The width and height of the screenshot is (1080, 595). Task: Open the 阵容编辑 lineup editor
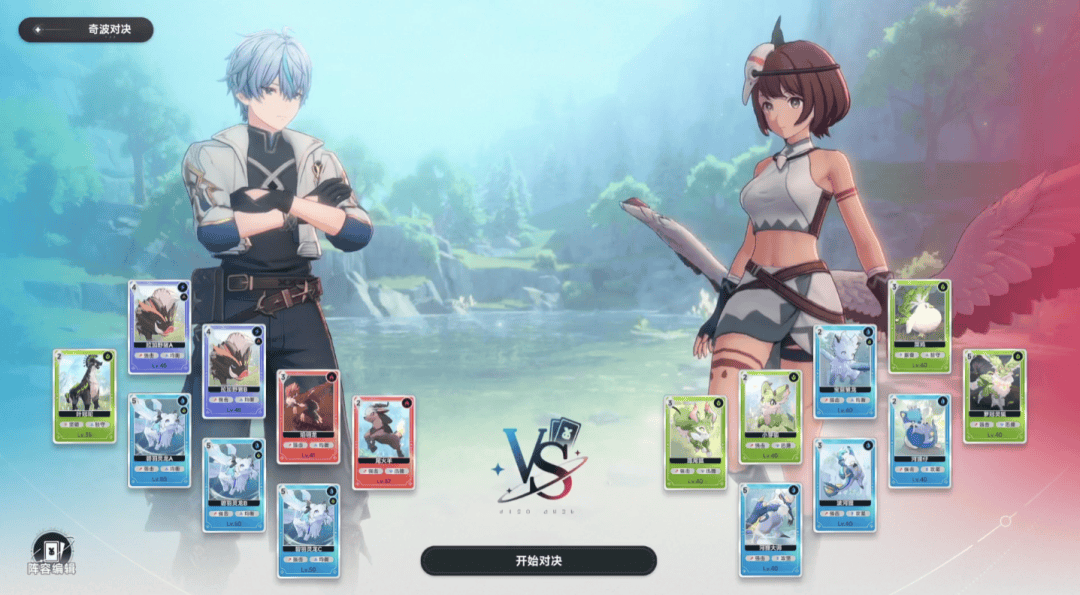click(51, 554)
